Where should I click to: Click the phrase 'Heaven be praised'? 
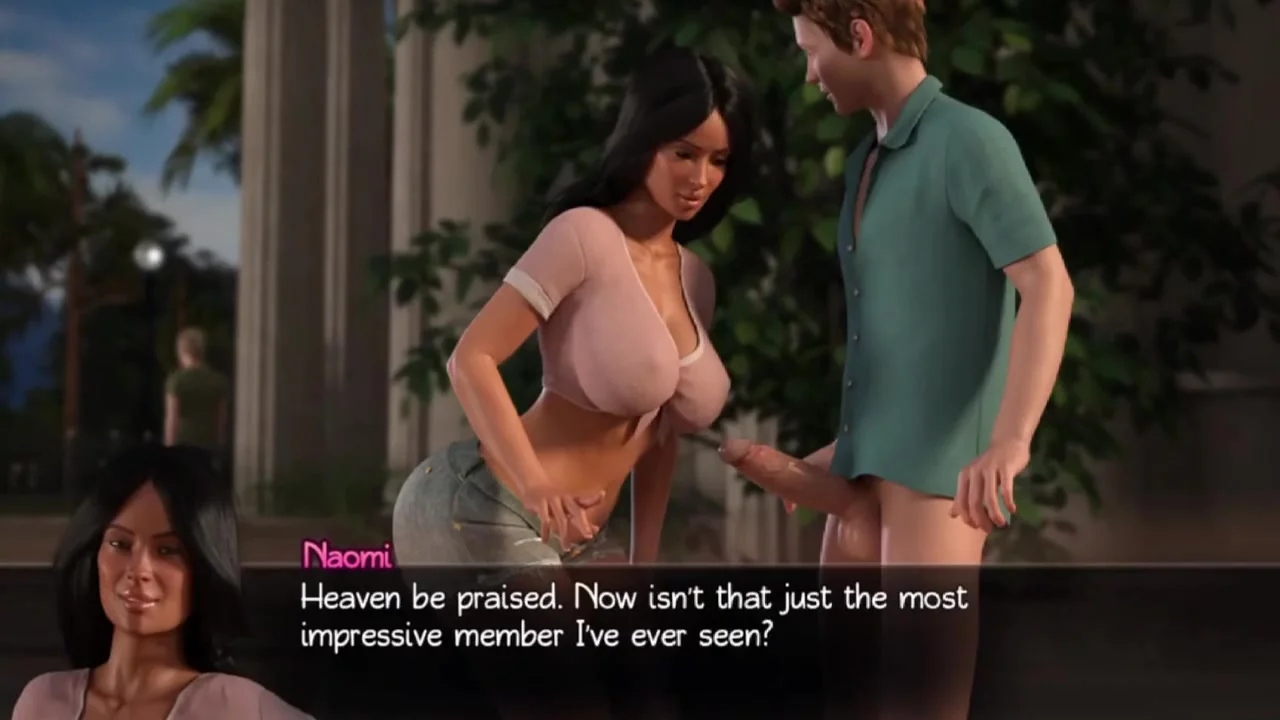[x=425, y=598]
